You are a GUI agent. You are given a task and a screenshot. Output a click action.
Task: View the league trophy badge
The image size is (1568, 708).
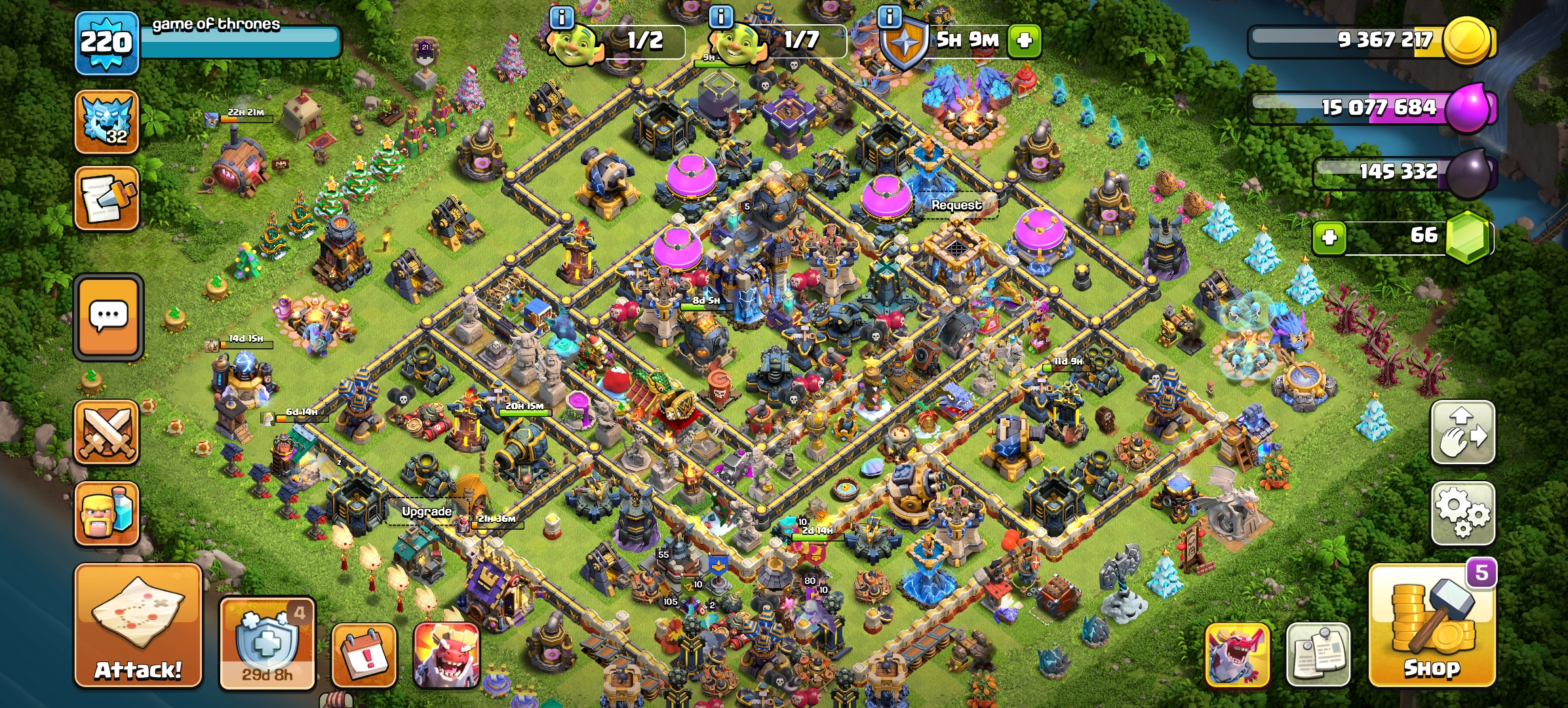[107, 122]
